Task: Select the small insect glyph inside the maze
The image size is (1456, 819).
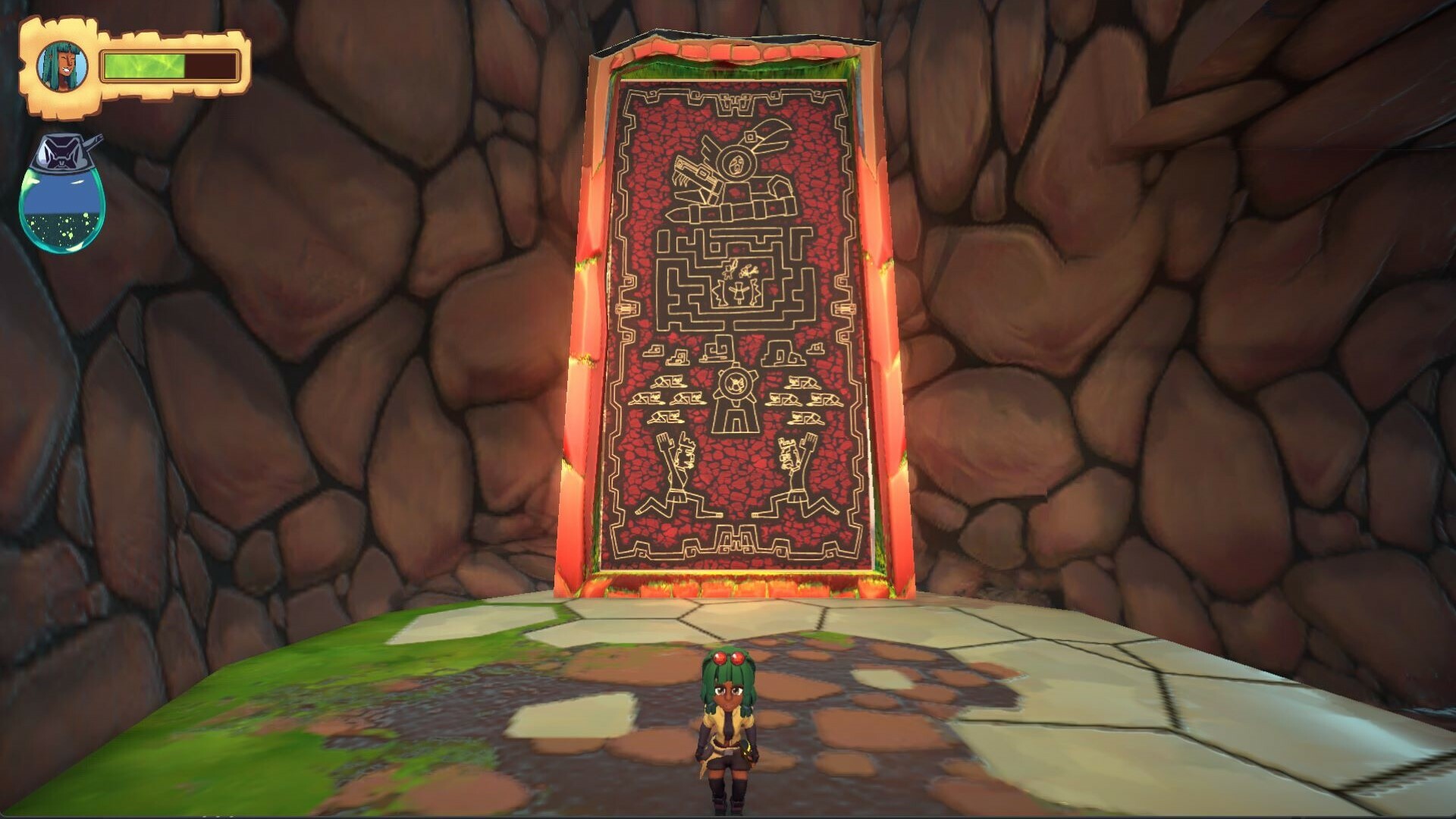Action: pos(747,269)
